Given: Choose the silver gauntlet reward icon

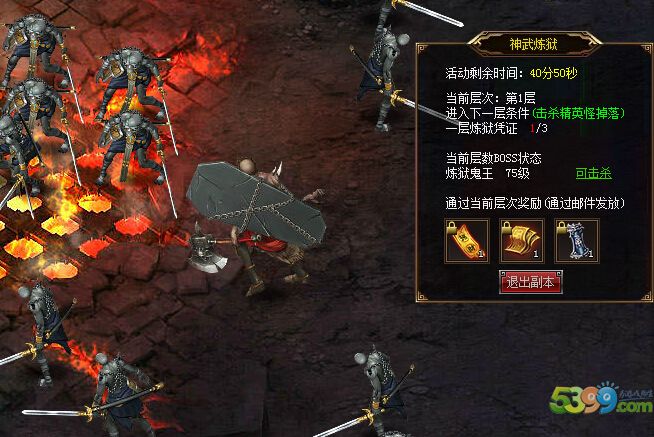Looking at the screenshot, I should coord(577,241).
